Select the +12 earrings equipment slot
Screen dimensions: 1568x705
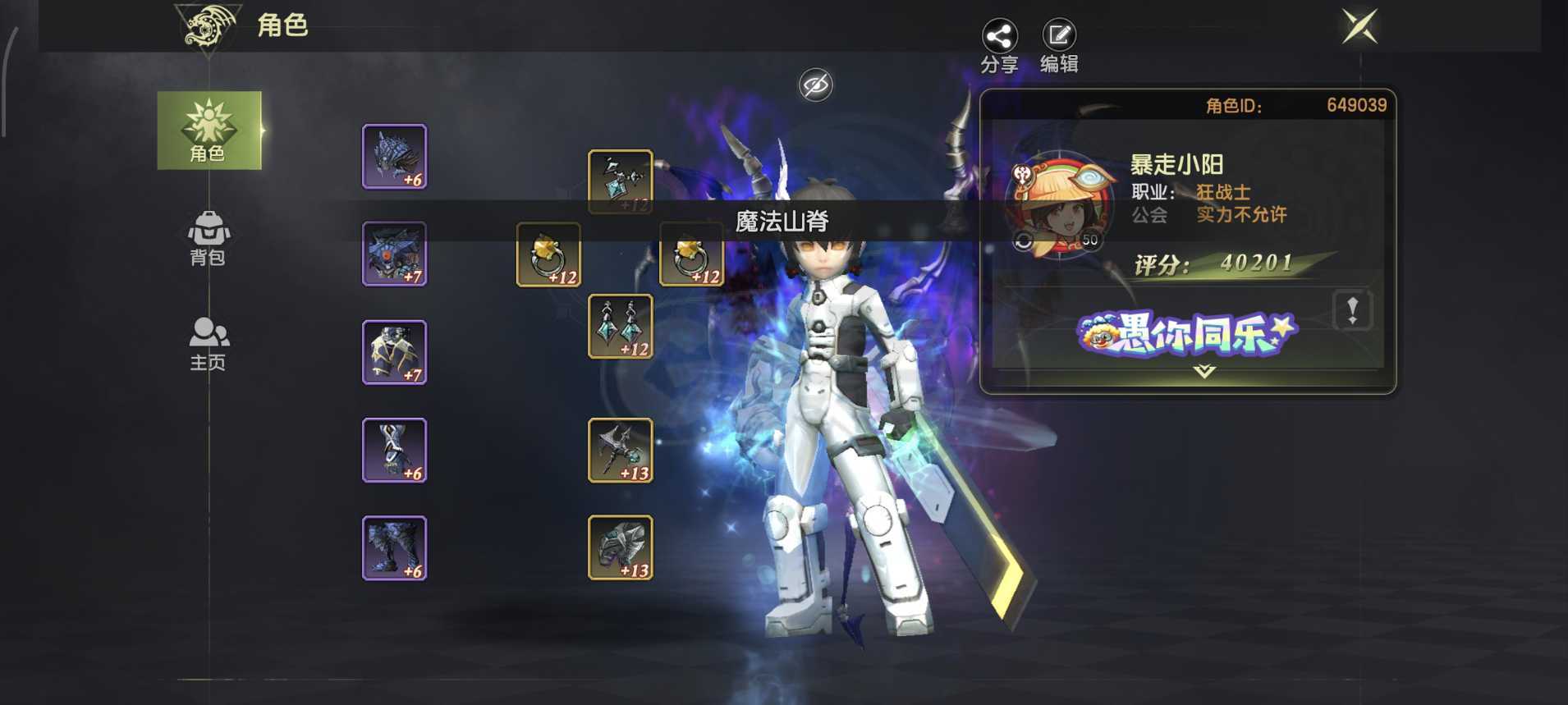click(x=620, y=325)
